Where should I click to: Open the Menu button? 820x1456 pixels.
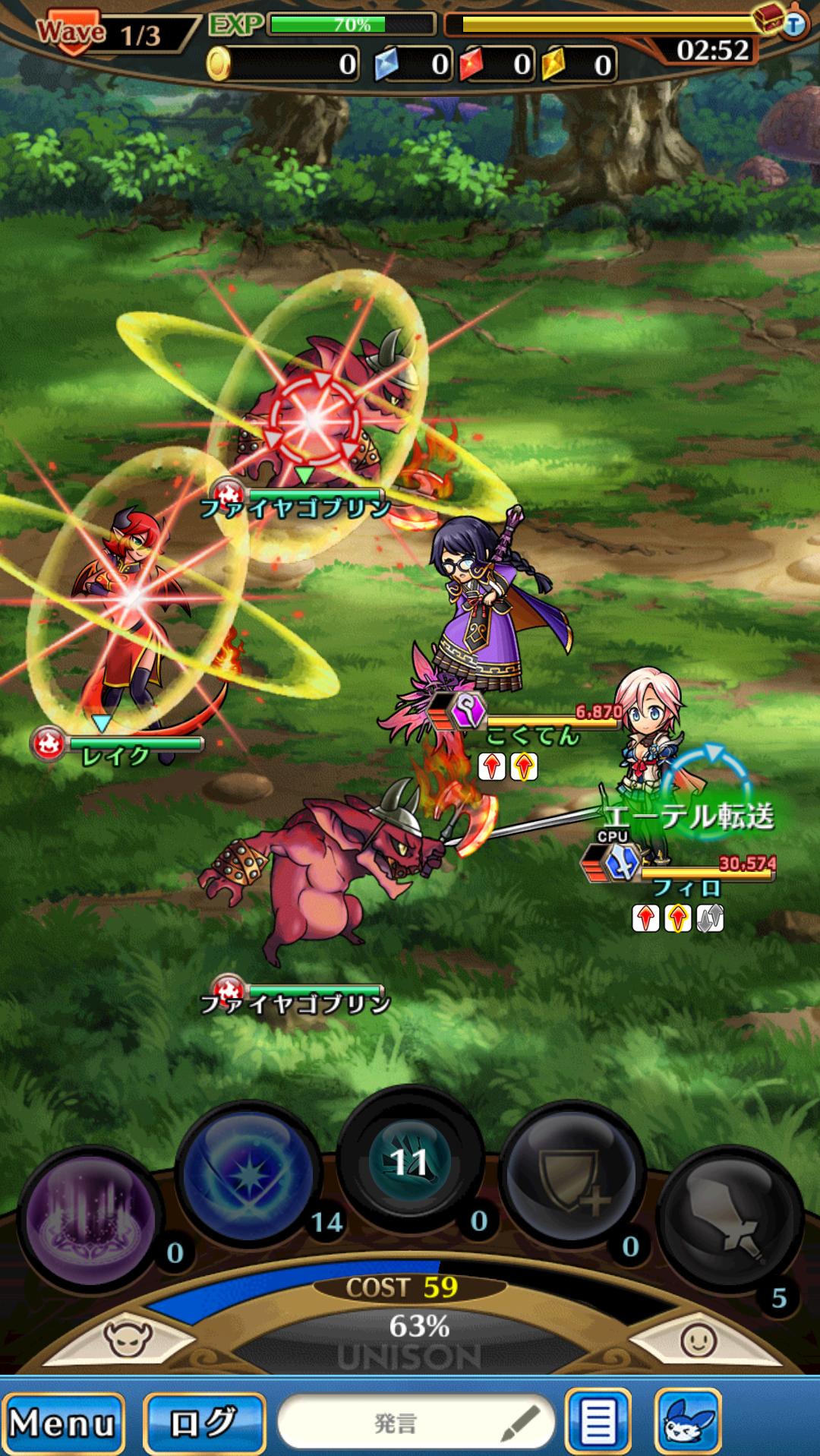pyautogui.click(x=62, y=1422)
